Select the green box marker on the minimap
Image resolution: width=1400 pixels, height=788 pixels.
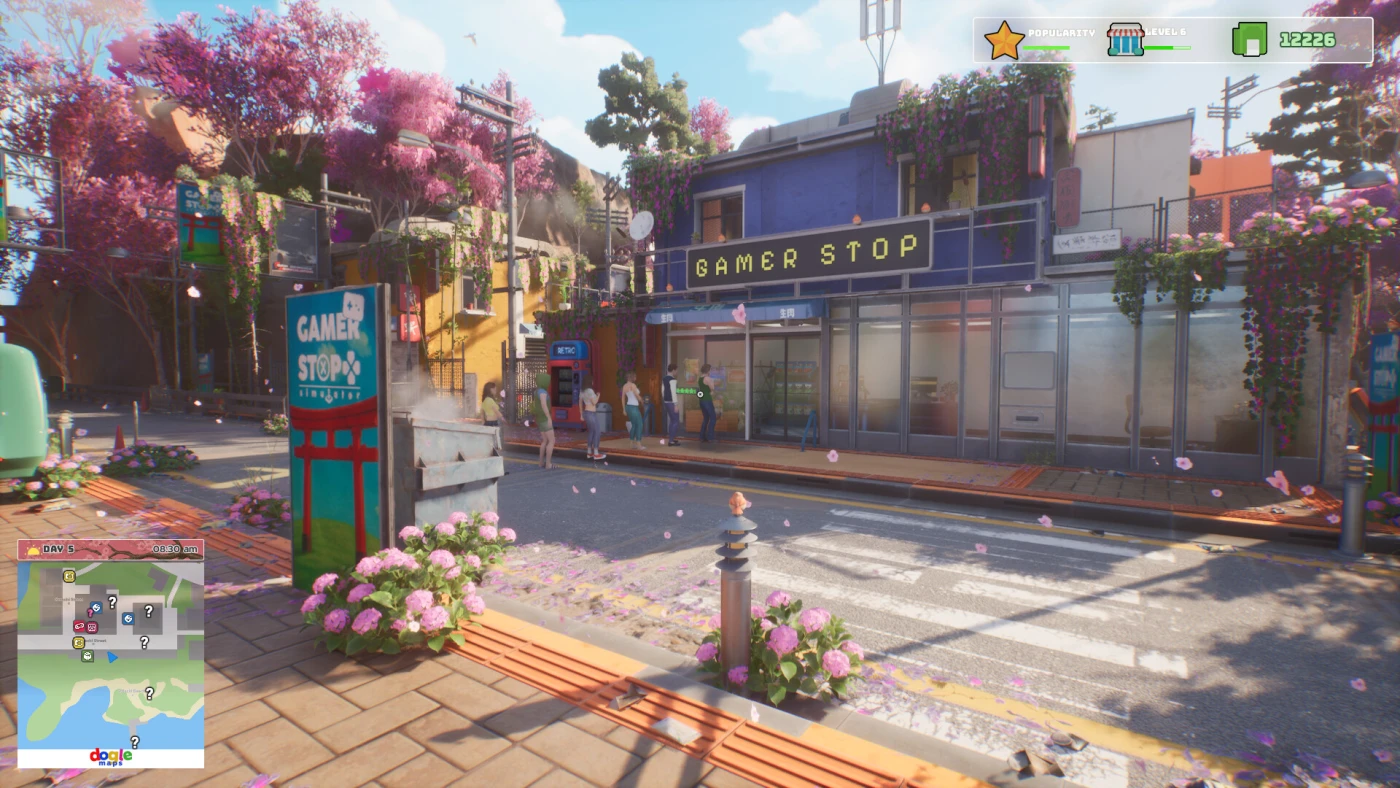click(87, 656)
